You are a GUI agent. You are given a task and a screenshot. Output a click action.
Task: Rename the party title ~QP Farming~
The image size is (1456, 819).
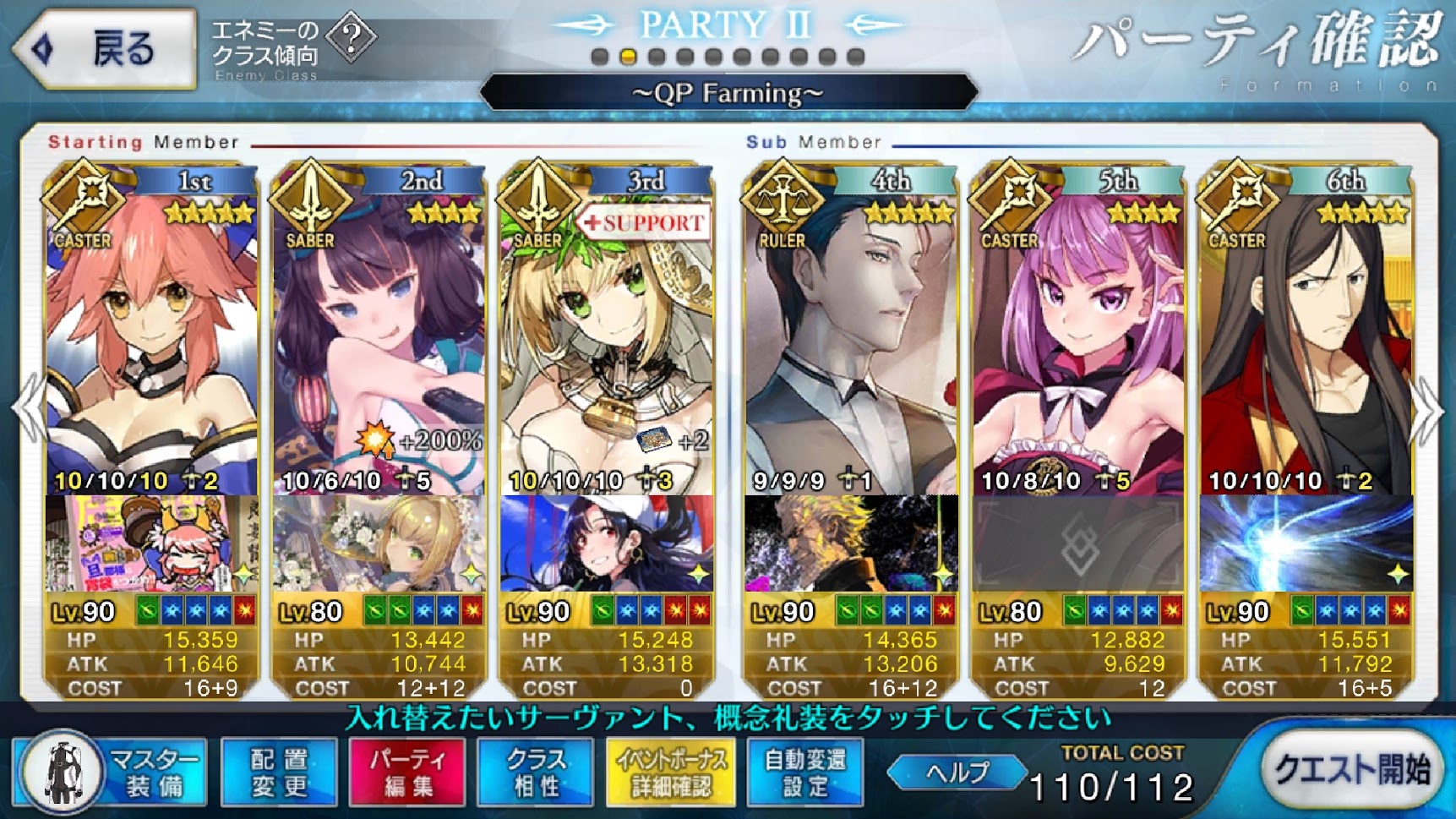(x=728, y=92)
